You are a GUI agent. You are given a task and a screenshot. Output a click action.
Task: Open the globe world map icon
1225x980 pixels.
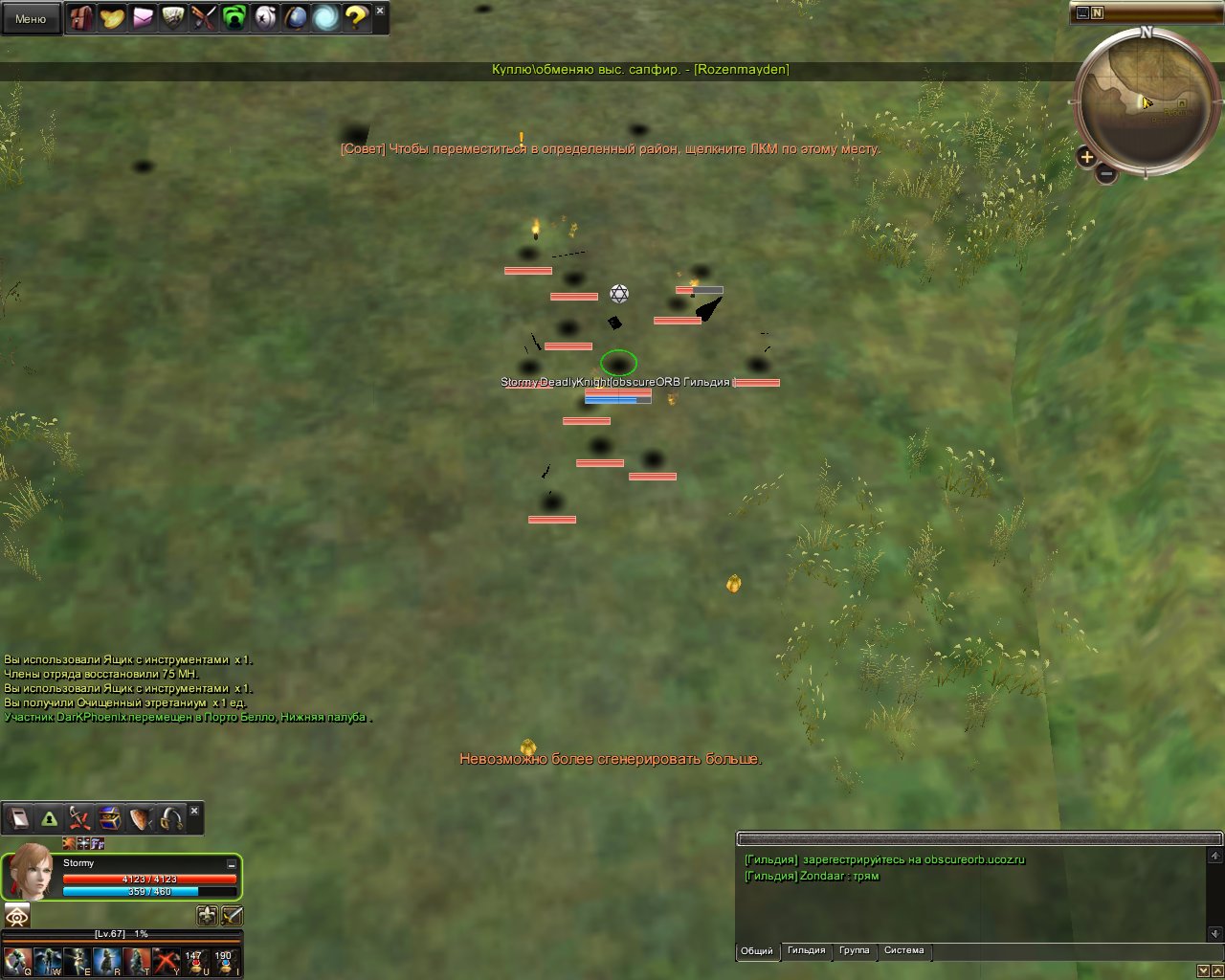296,18
